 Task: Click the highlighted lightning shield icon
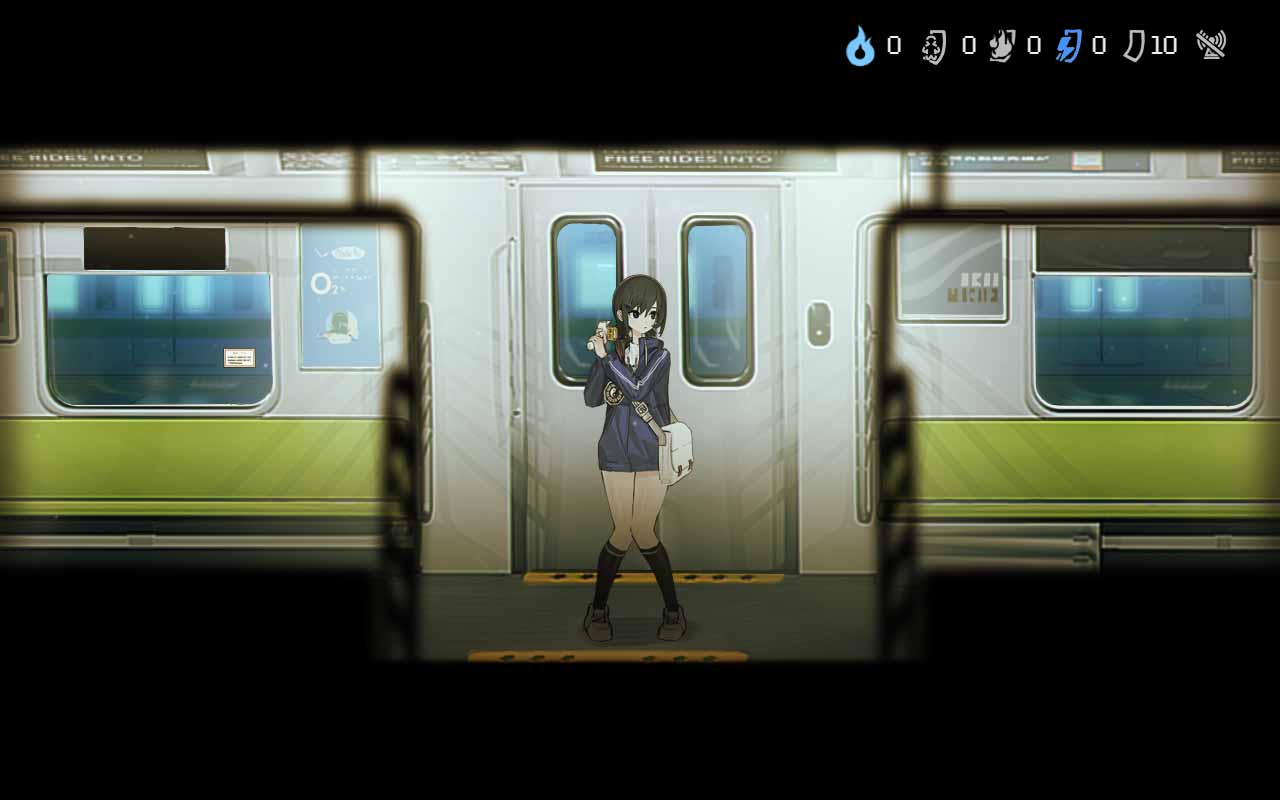1068,44
